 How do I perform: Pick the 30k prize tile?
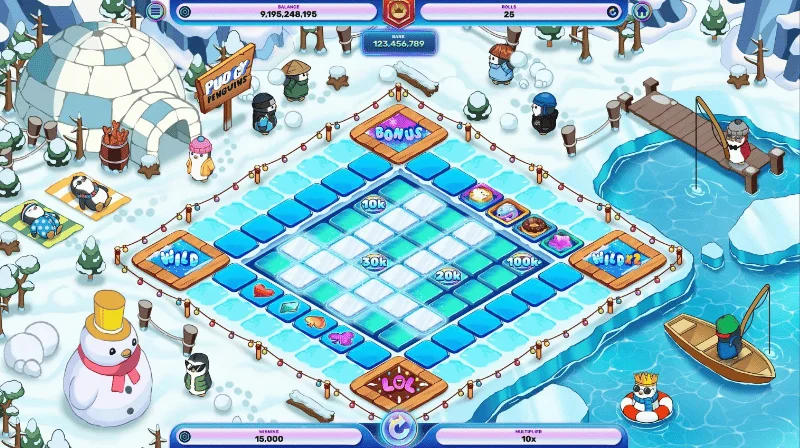click(375, 262)
